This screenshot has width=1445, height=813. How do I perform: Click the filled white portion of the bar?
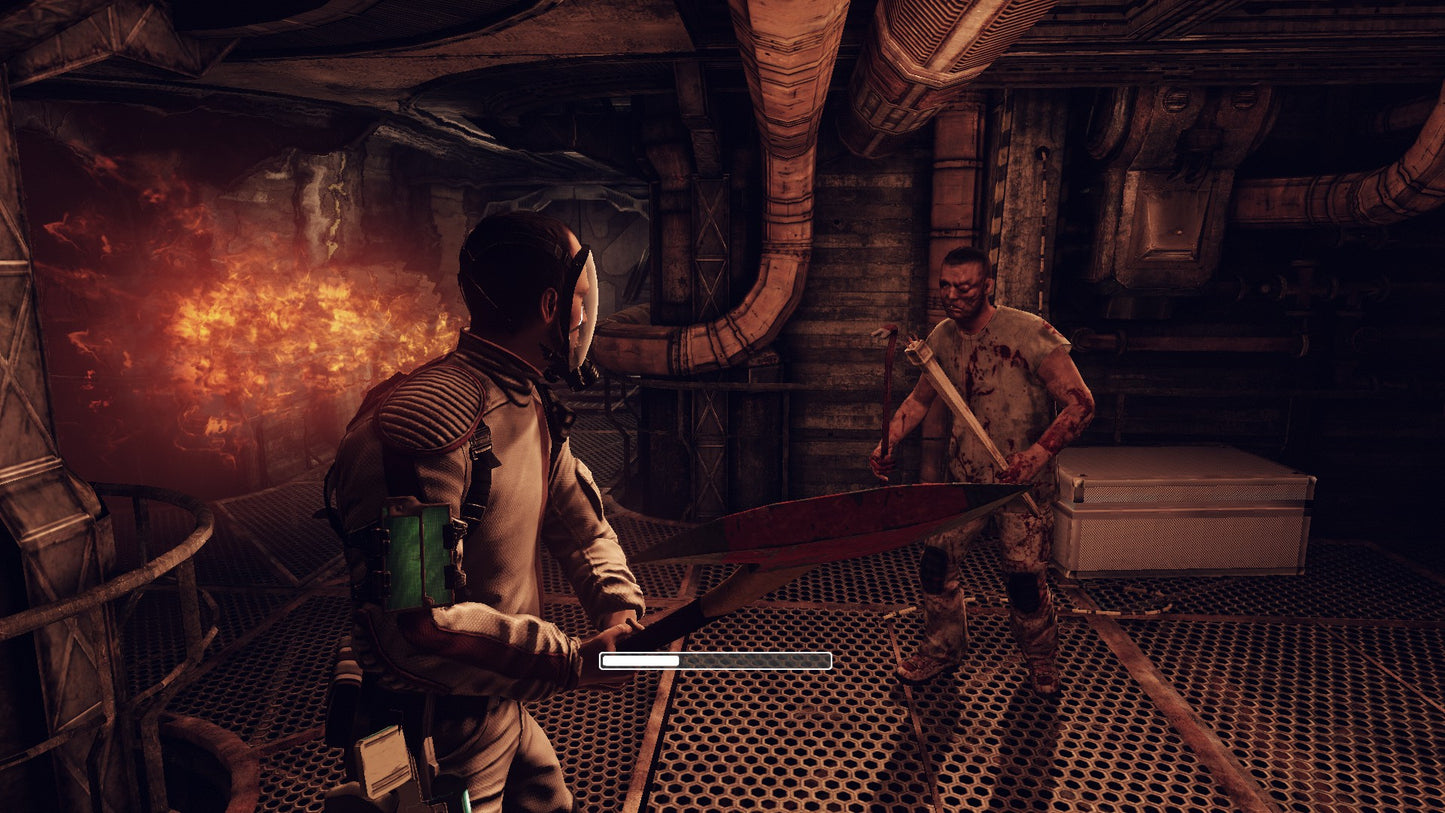(640, 659)
